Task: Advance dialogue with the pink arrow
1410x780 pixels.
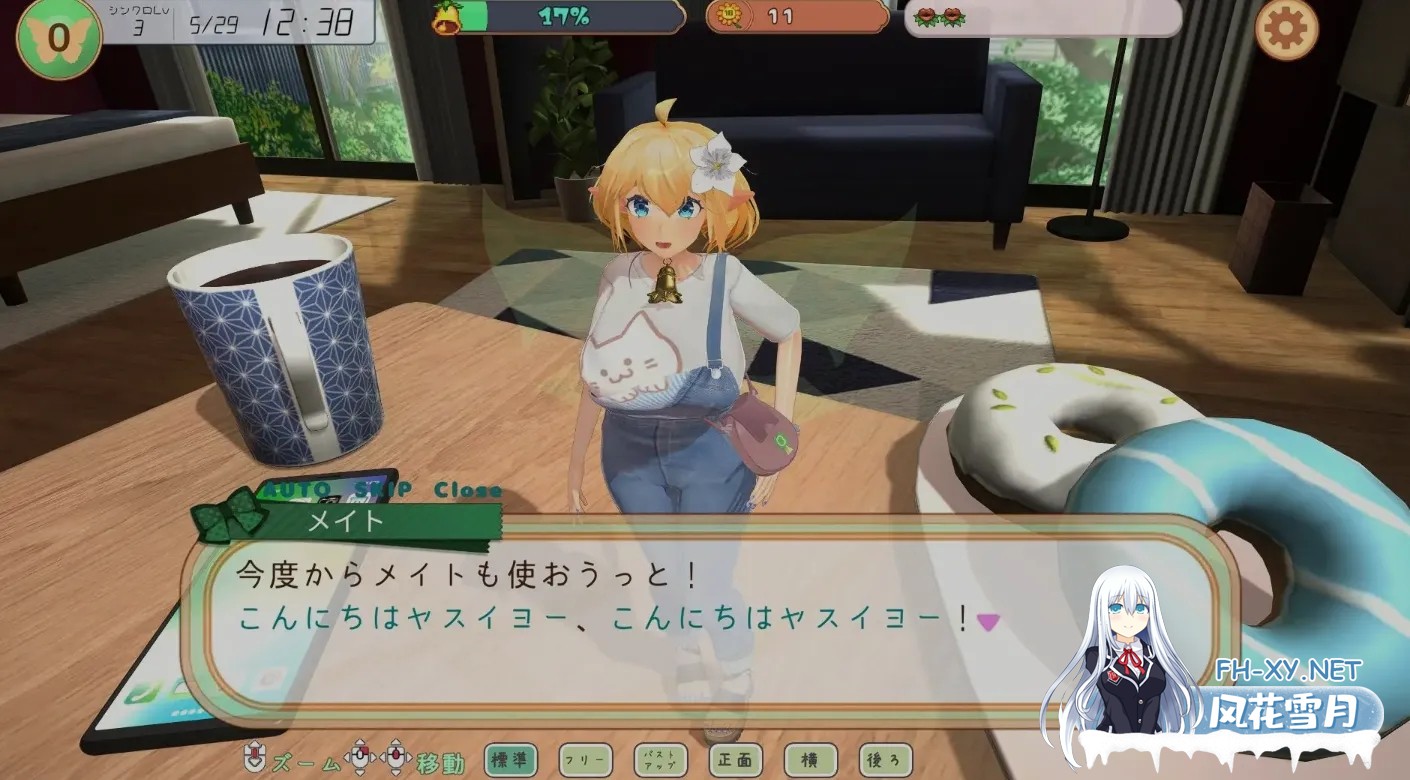Action: (988, 622)
